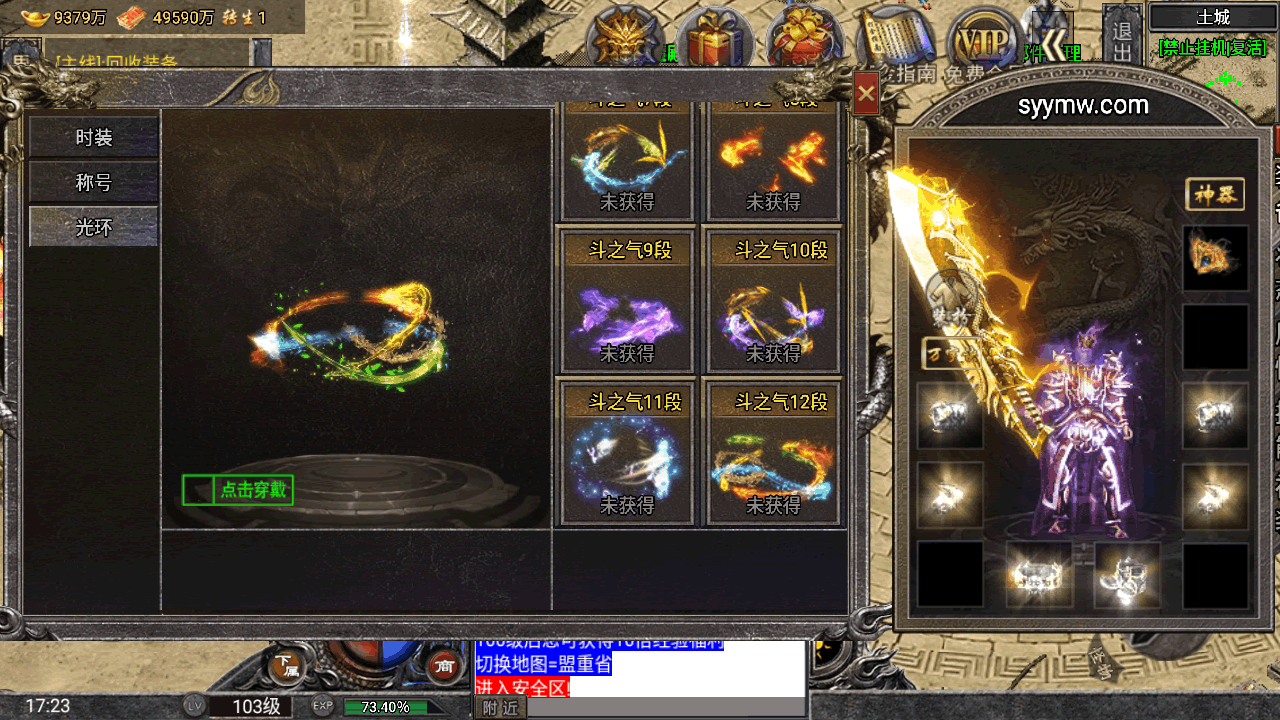Click the 下属 round button
This screenshot has height=720, width=1280.
286,665
